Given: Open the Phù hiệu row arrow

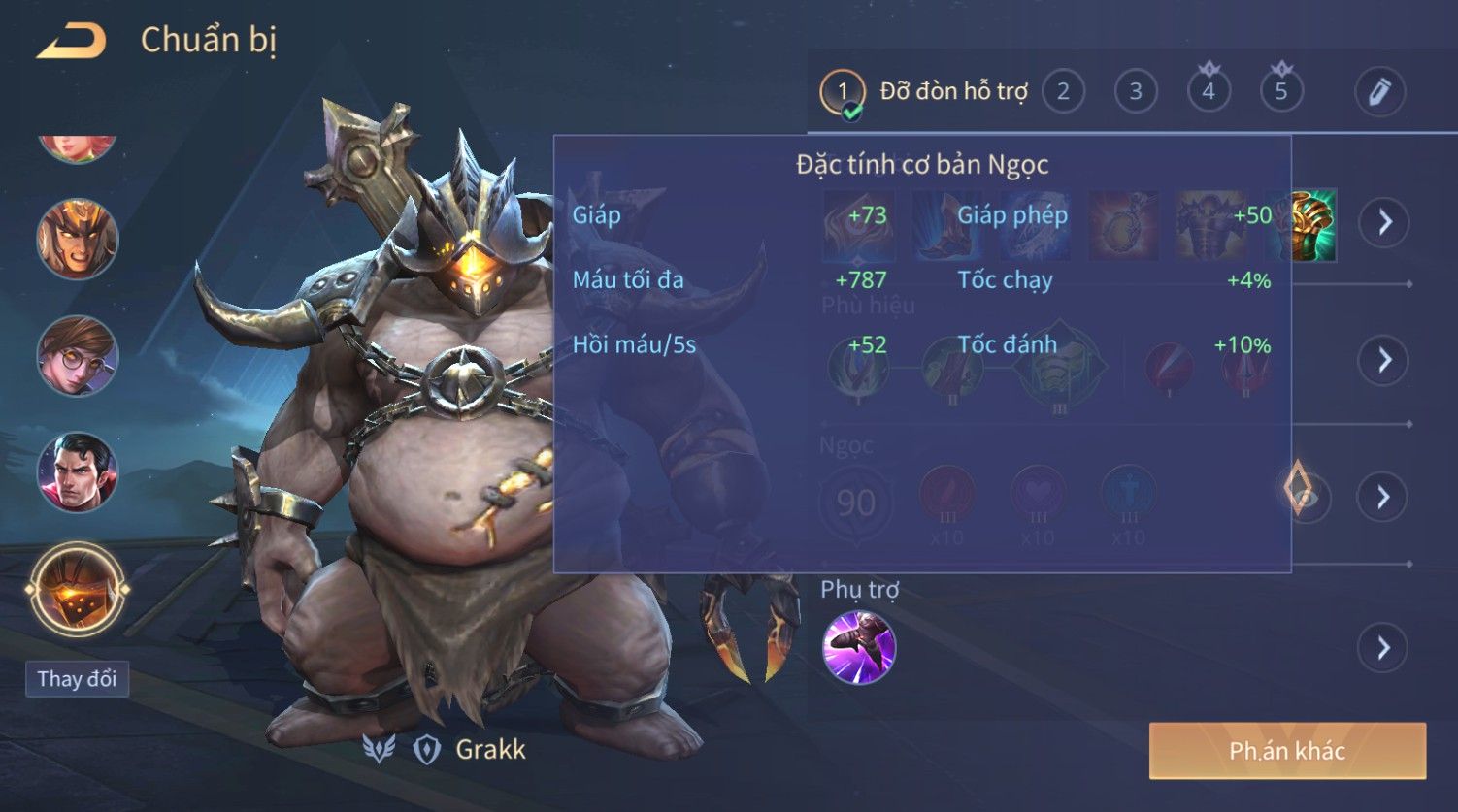Looking at the screenshot, I should point(1384,360).
